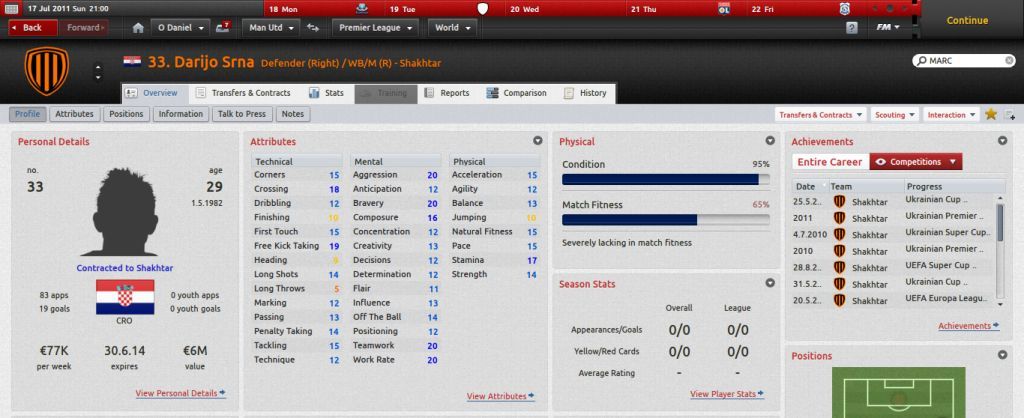This screenshot has width=1024, height=418.
Task: Click the player search field
Action: click(x=965, y=61)
